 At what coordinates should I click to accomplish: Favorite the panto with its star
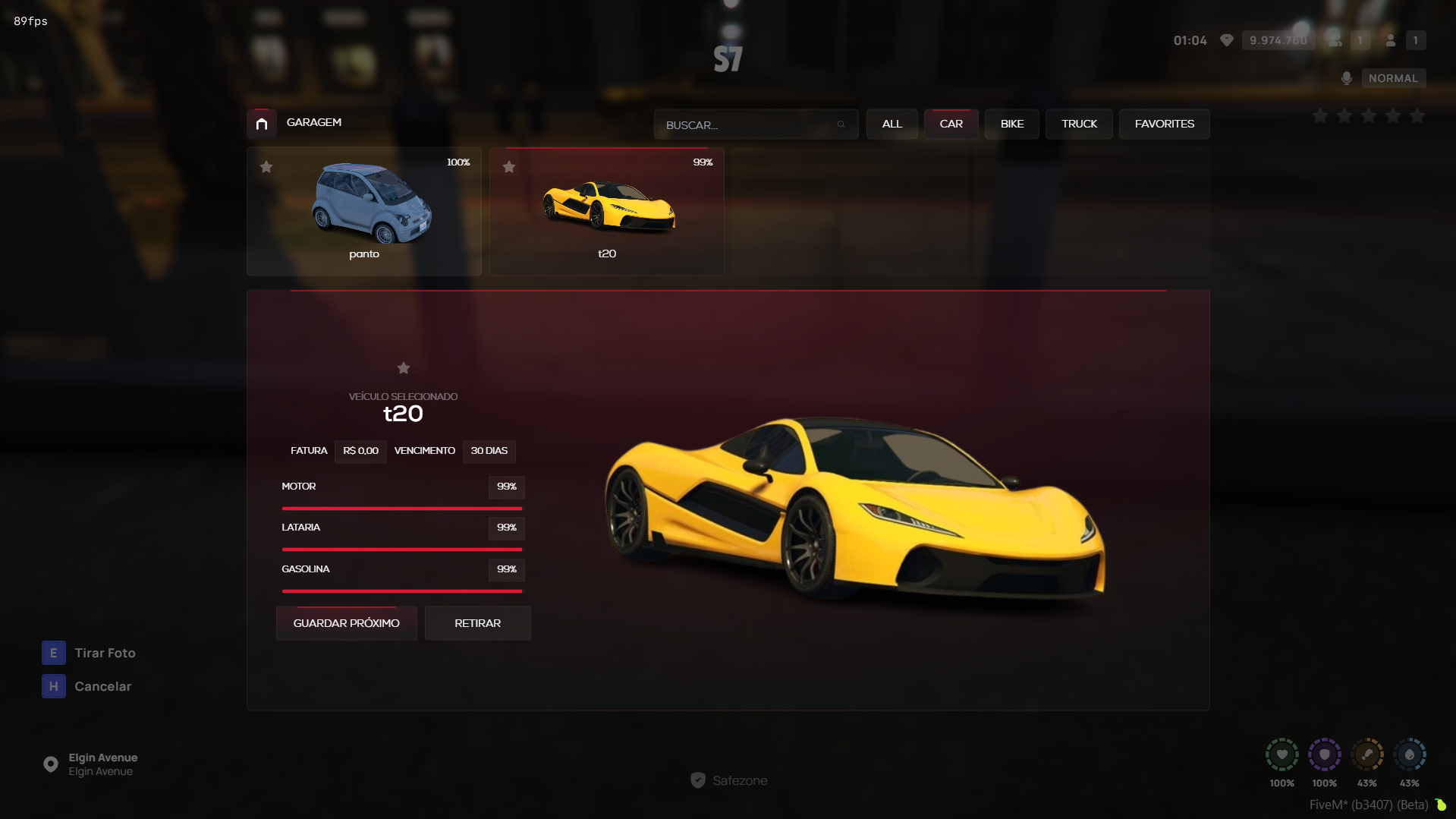pyautogui.click(x=266, y=167)
